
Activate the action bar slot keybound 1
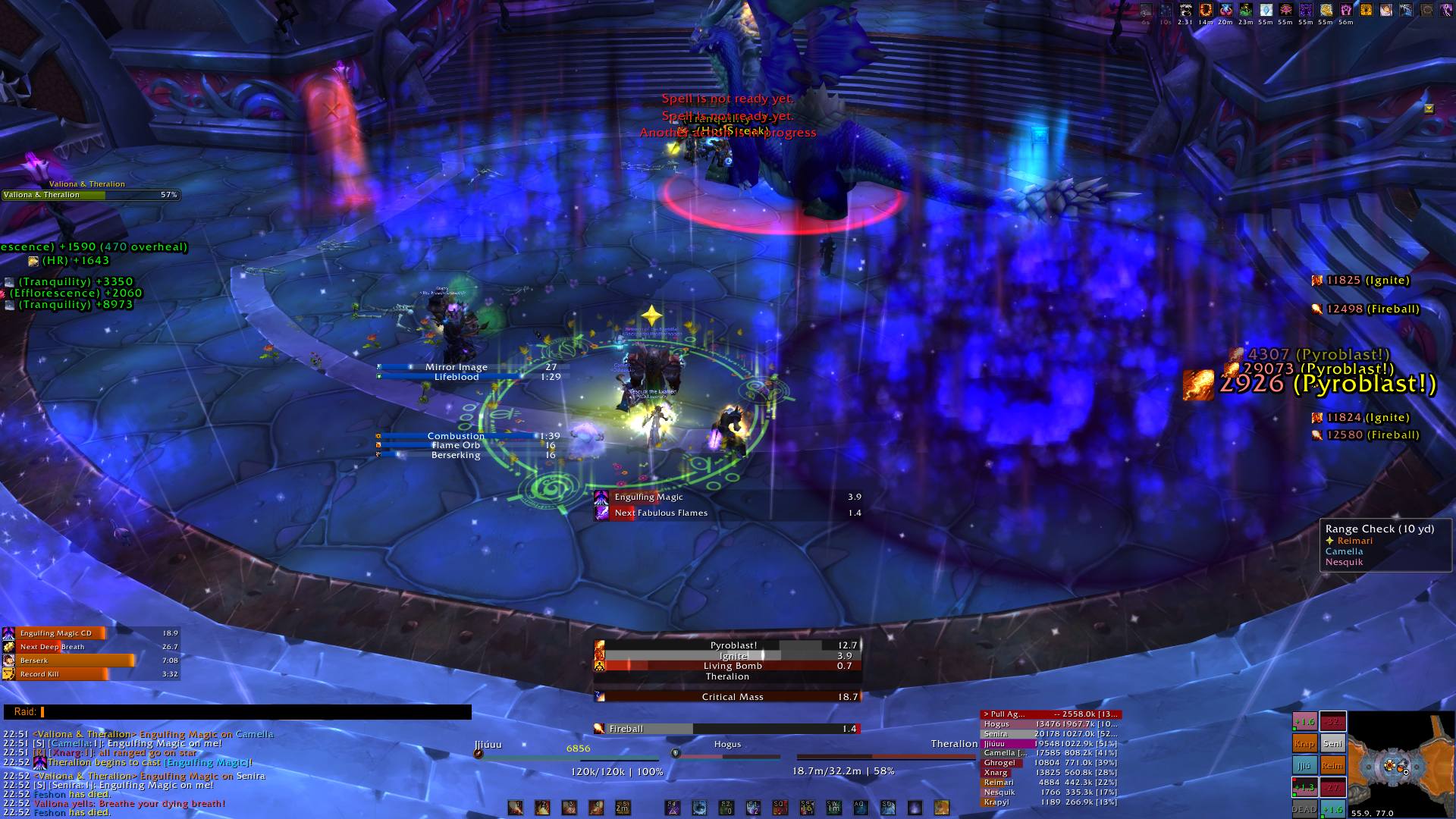pyautogui.click(x=516, y=808)
